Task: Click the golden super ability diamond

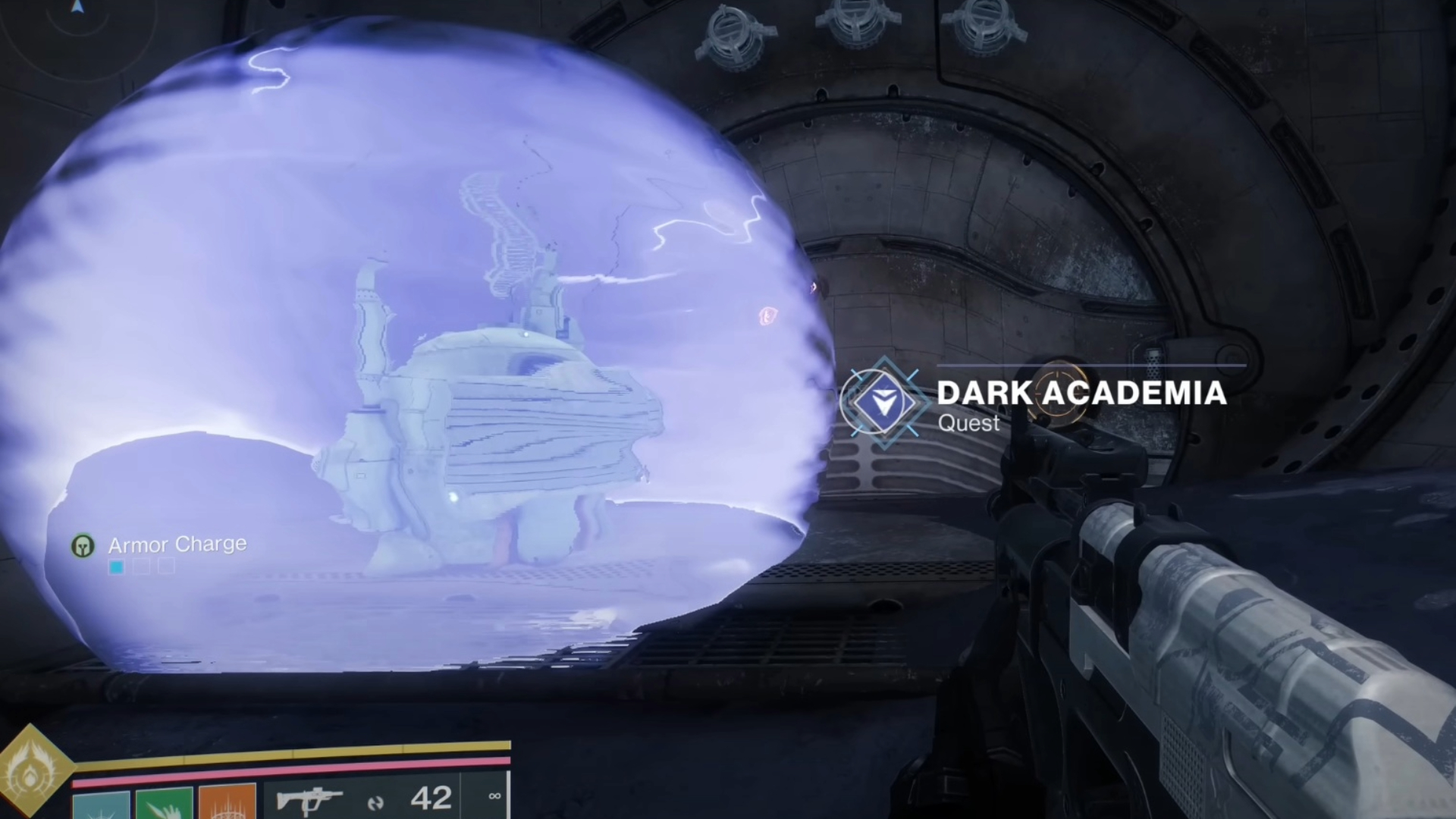Action: pyautogui.click(x=30, y=775)
